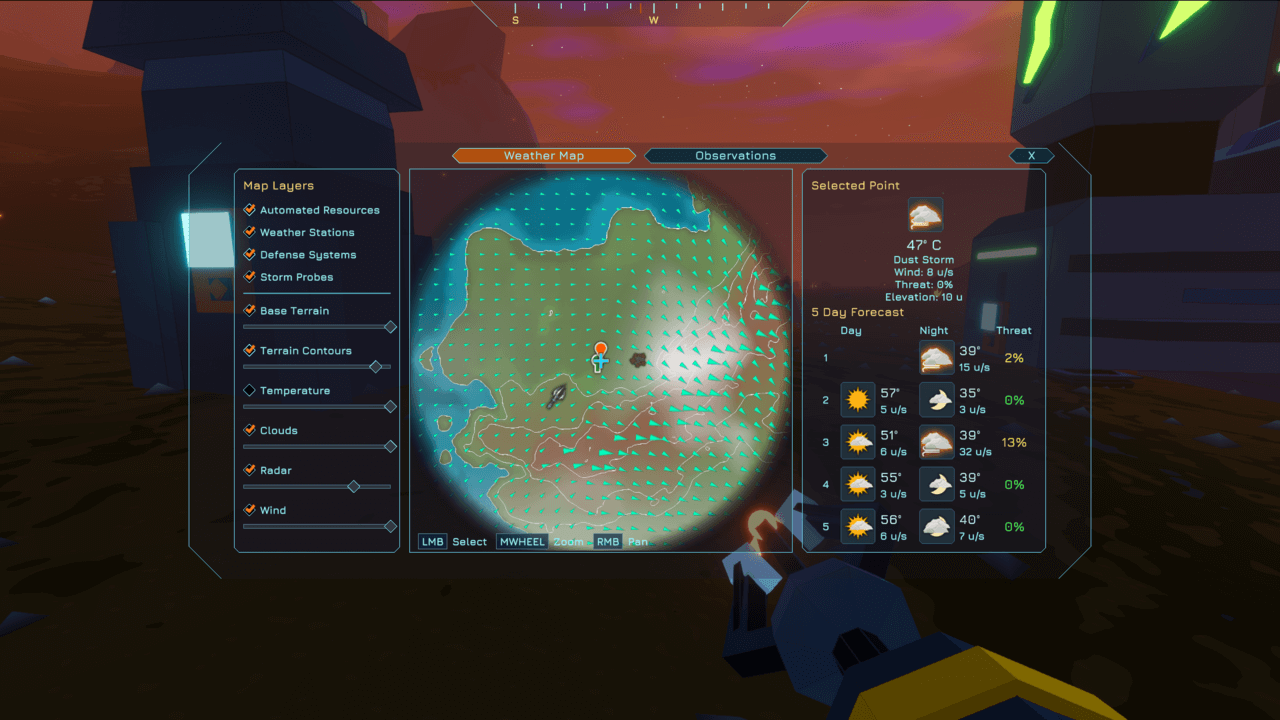The image size is (1280, 720).
Task: Click the dark storm icon on the map
Action: coord(637,358)
